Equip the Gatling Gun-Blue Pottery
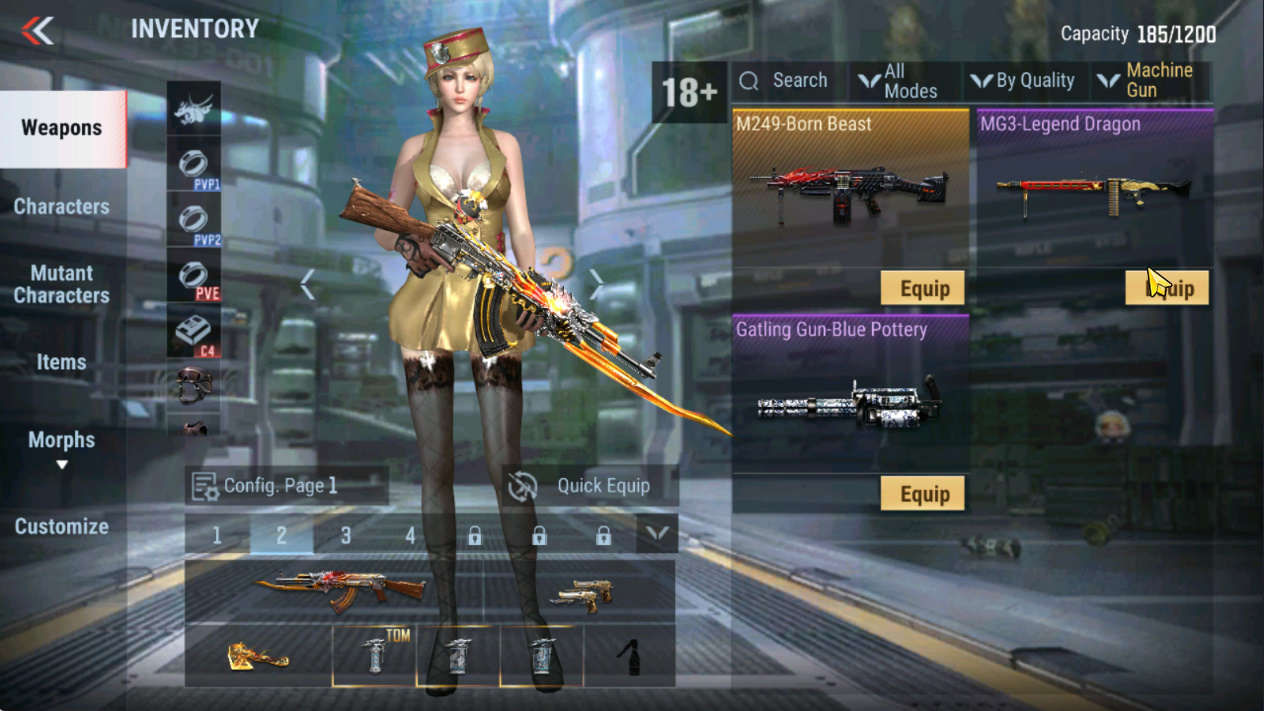 click(x=923, y=494)
